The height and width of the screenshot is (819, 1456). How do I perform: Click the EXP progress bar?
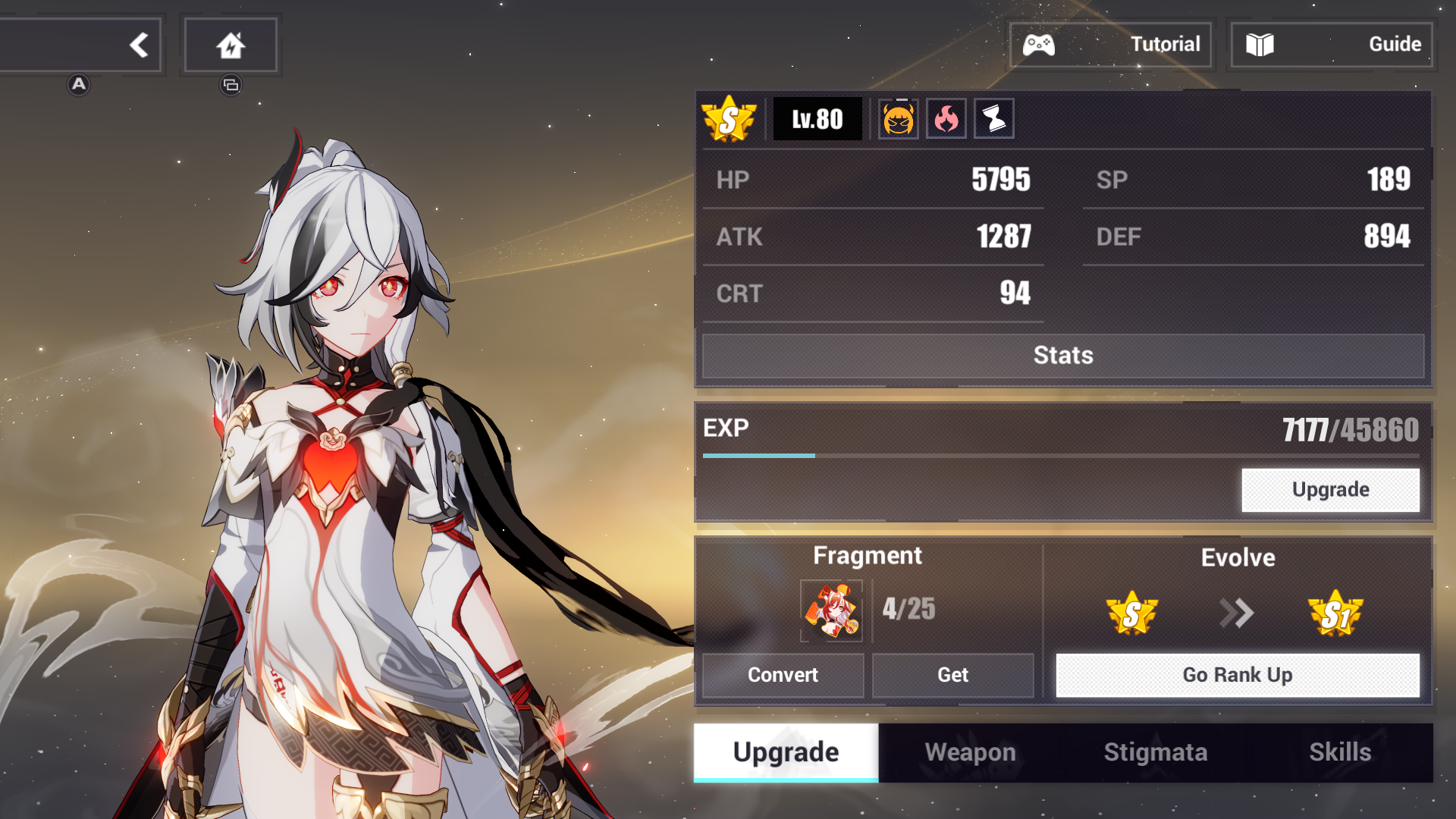pos(1062,454)
